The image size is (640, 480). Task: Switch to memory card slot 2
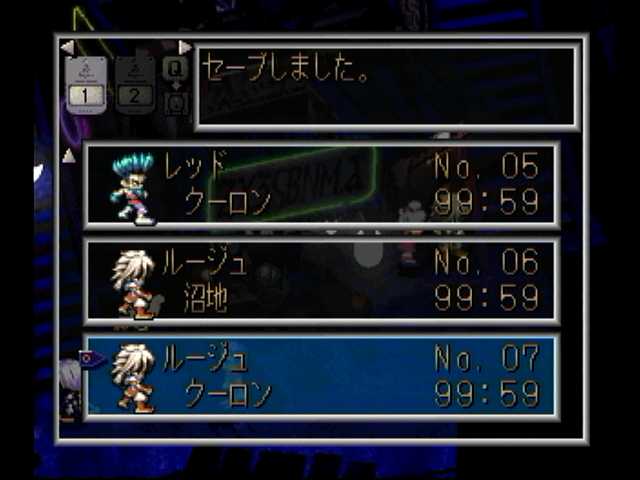(x=134, y=85)
